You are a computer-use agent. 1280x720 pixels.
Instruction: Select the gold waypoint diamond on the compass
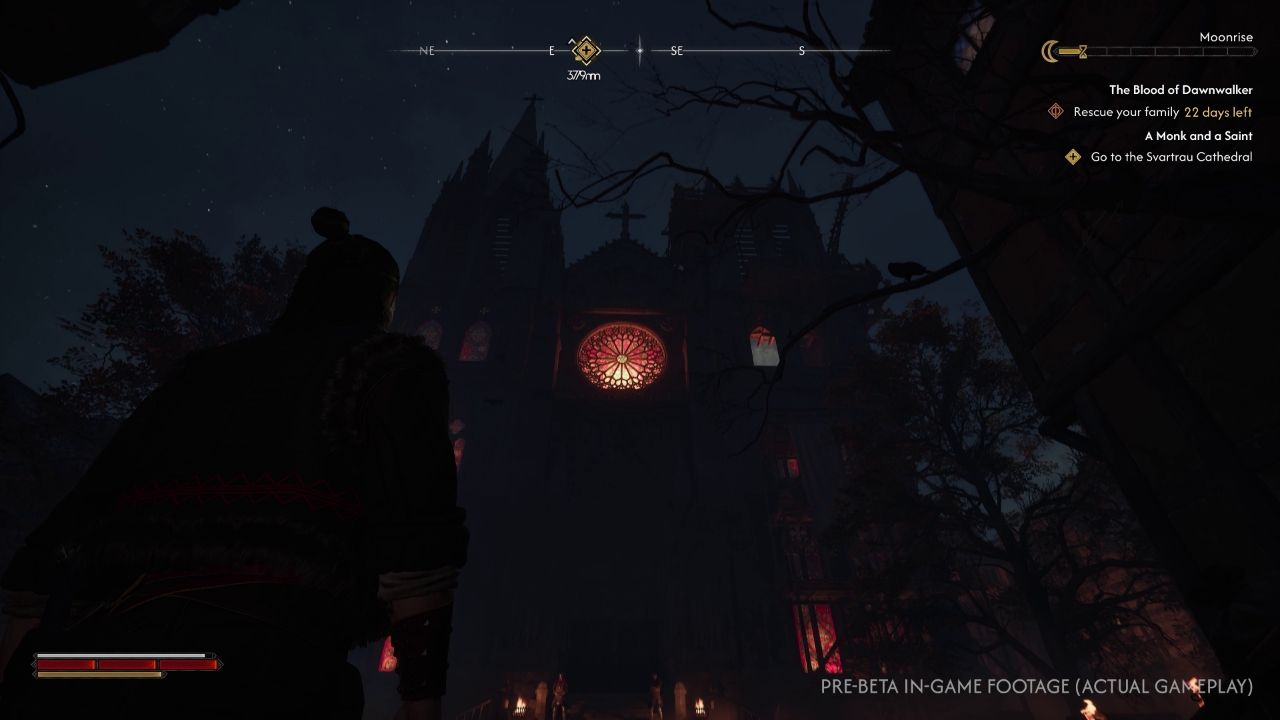[585, 48]
